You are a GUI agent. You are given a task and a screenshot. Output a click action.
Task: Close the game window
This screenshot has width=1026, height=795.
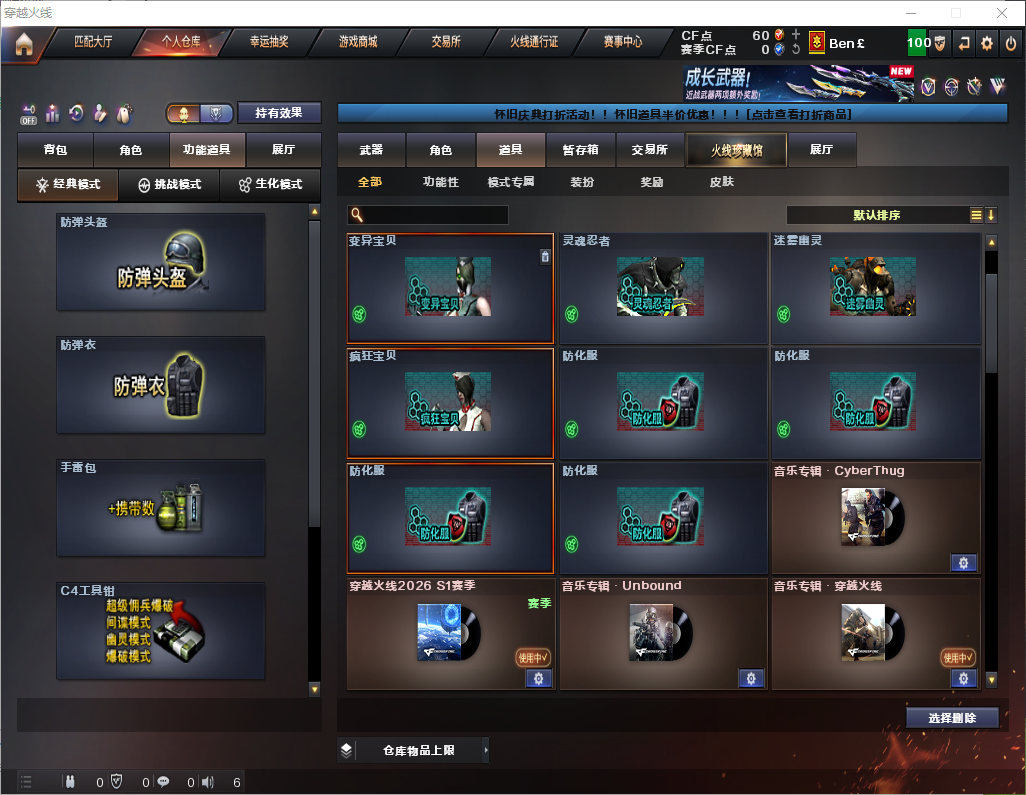pyautogui.click(x=1001, y=13)
